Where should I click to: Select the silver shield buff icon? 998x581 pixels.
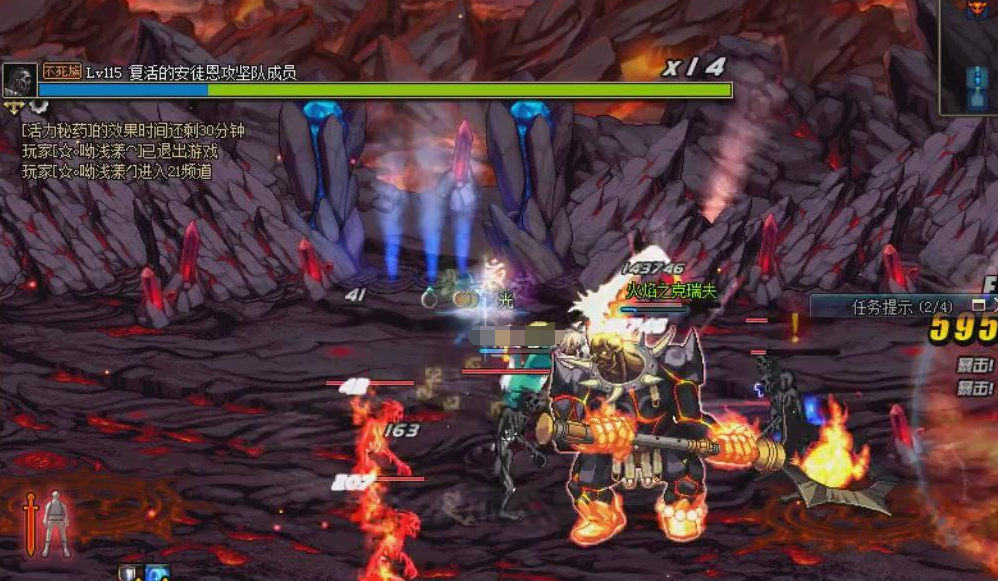(x=129, y=574)
